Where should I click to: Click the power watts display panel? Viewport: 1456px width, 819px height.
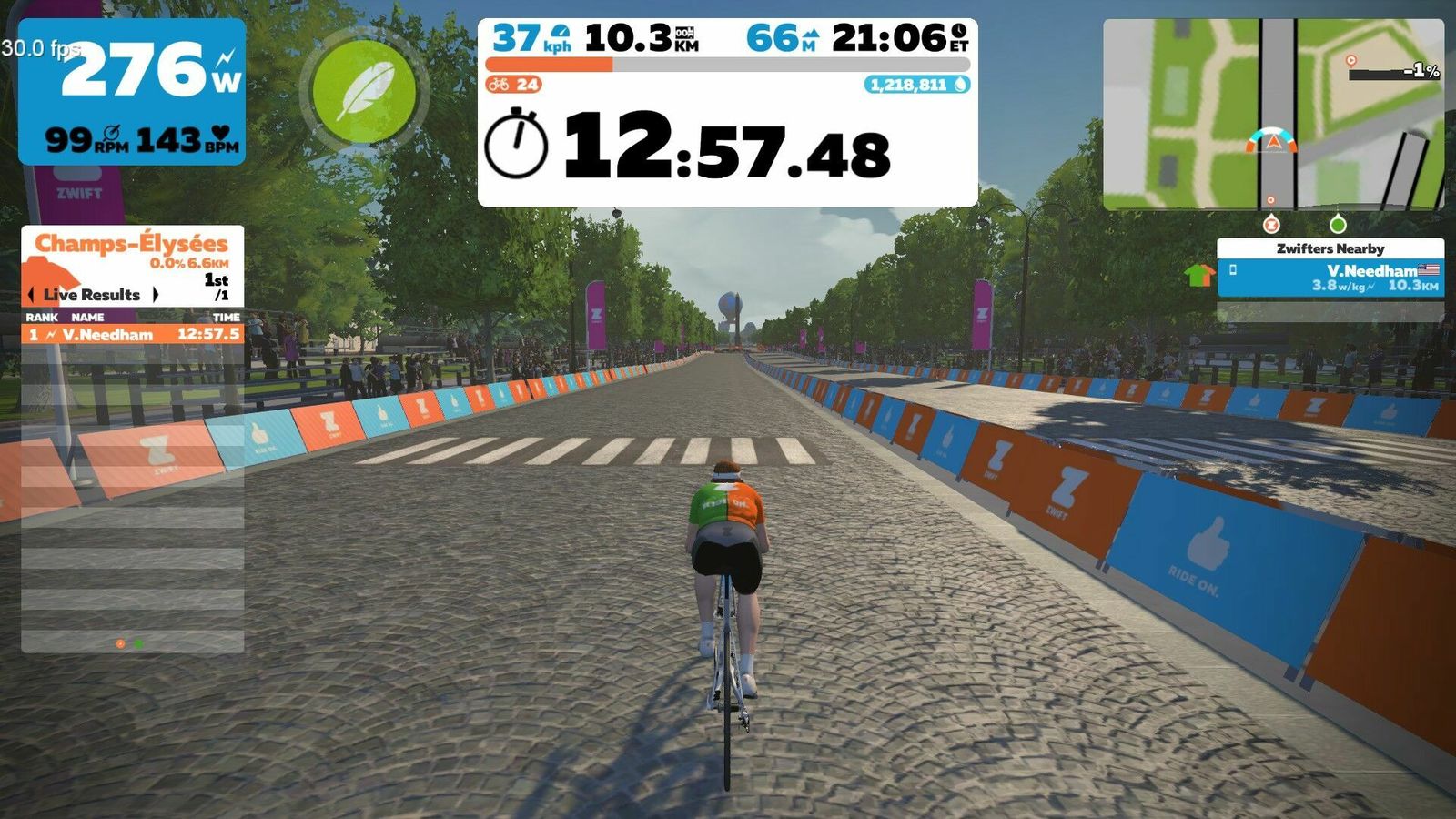(132, 91)
